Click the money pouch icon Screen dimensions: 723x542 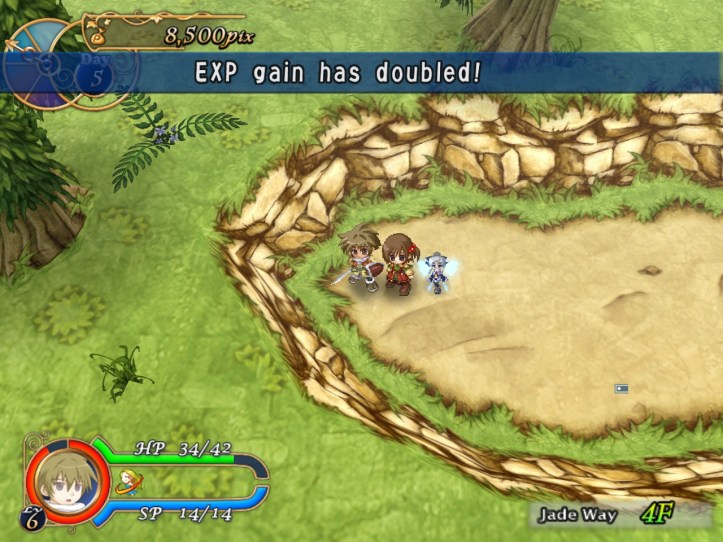pos(98,36)
